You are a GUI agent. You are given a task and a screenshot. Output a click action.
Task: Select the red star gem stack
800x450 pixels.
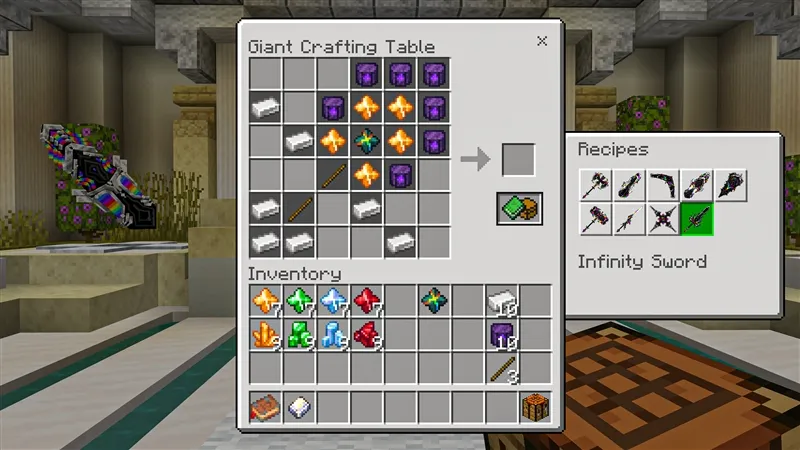[x=367, y=301]
